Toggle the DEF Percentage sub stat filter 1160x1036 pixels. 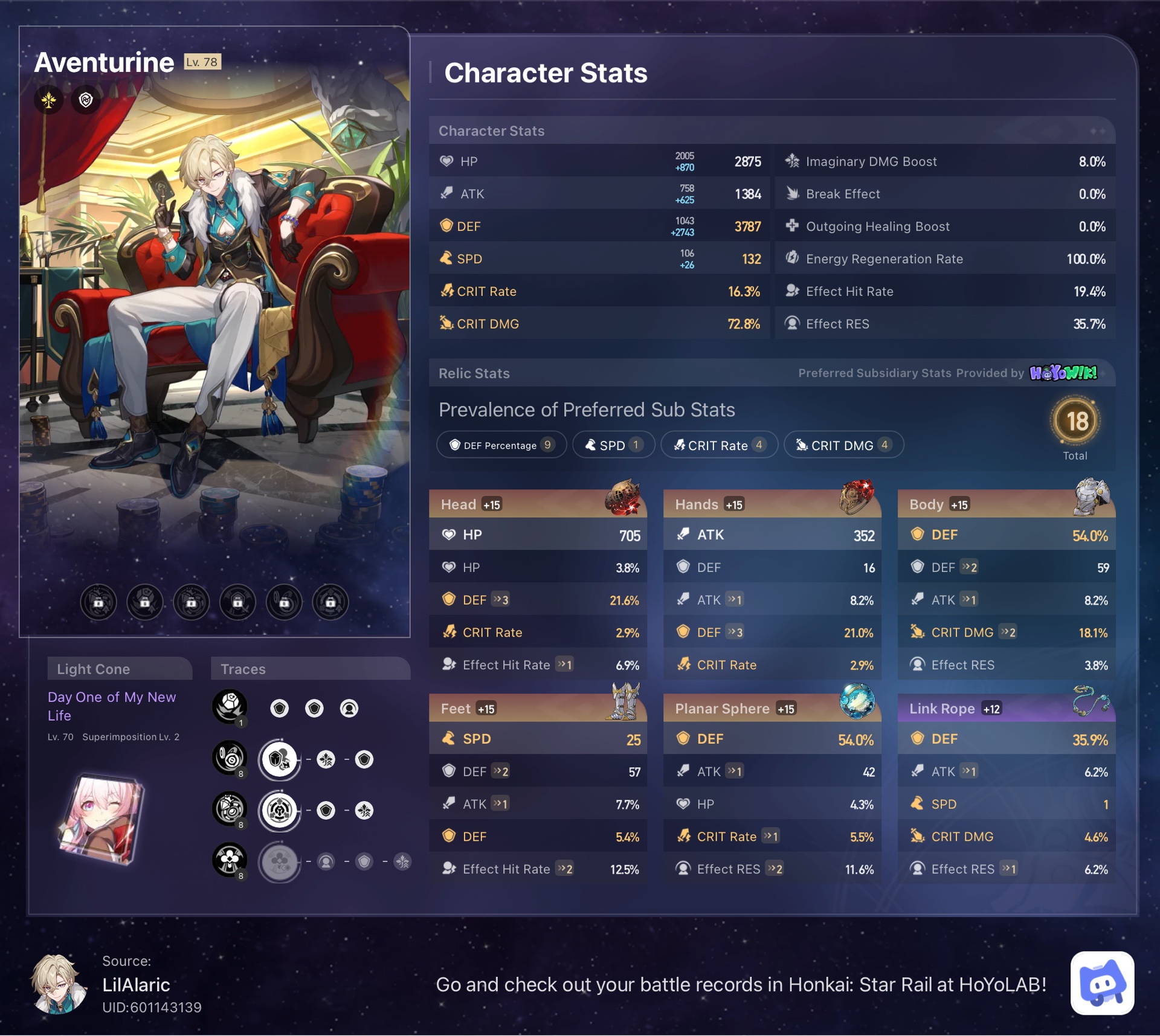coord(501,445)
